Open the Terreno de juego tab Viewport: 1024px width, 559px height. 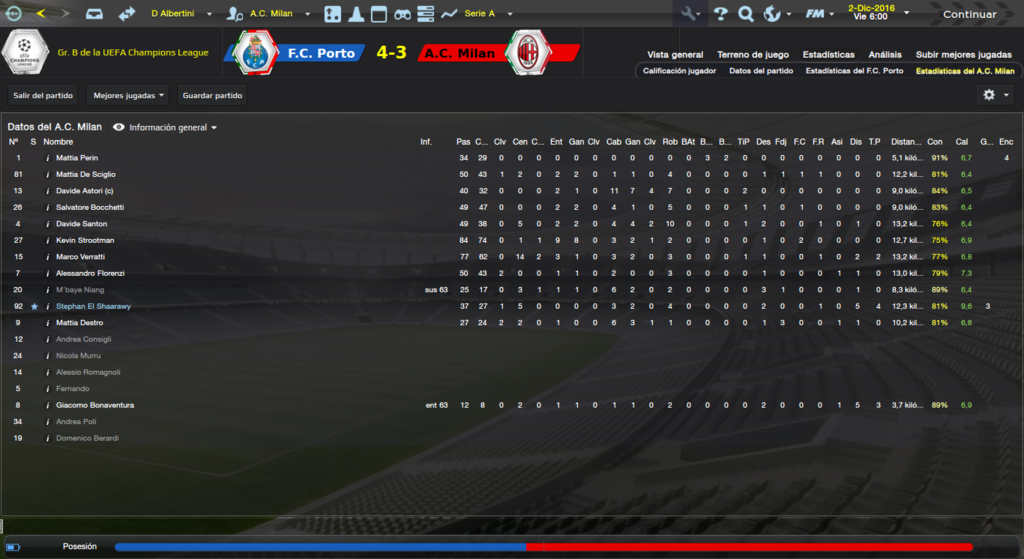(x=753, y=55)
